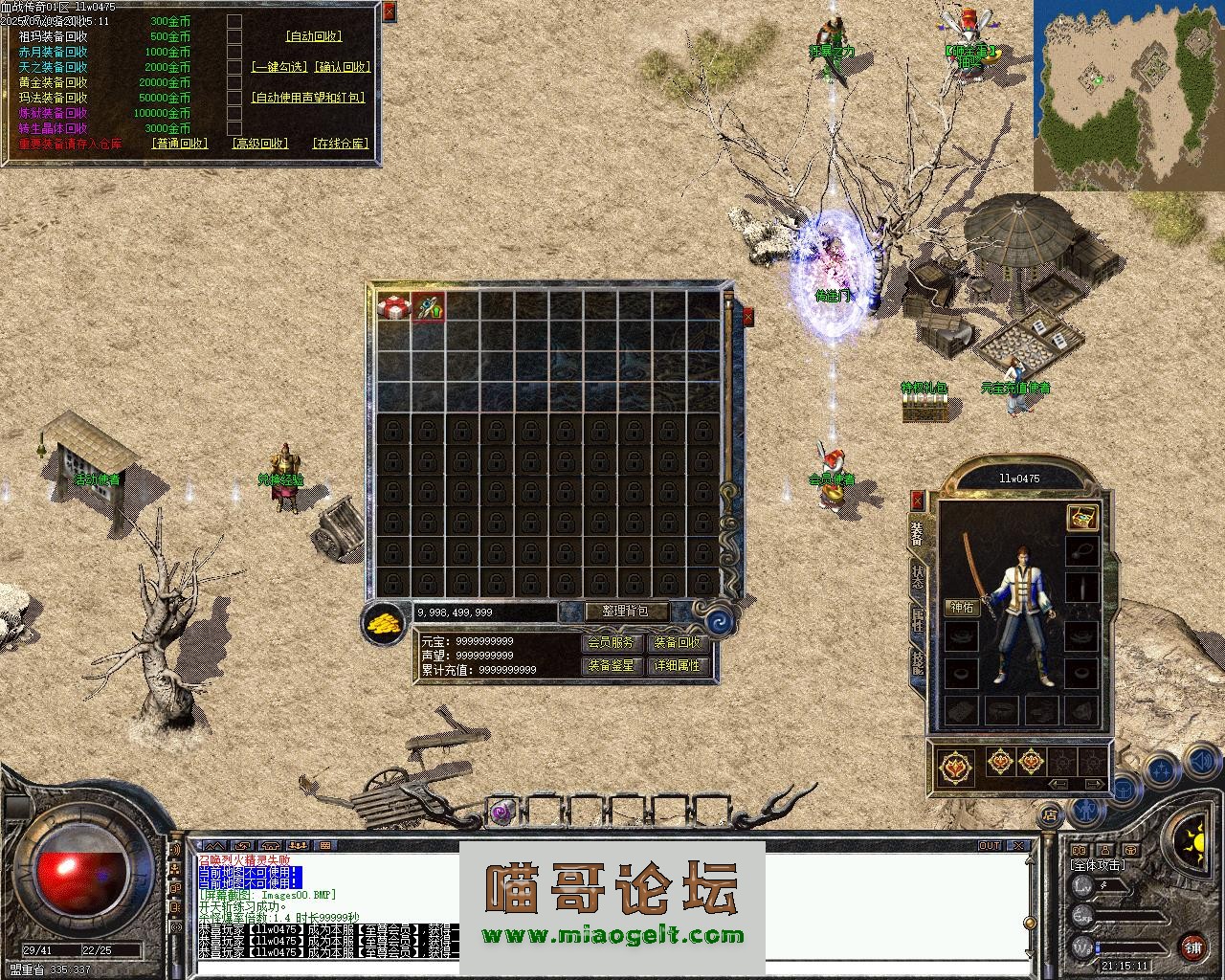Open 装备回收 from the bag panel
The width and height of the screenshot is (1225, 980).
coord(678,643)
